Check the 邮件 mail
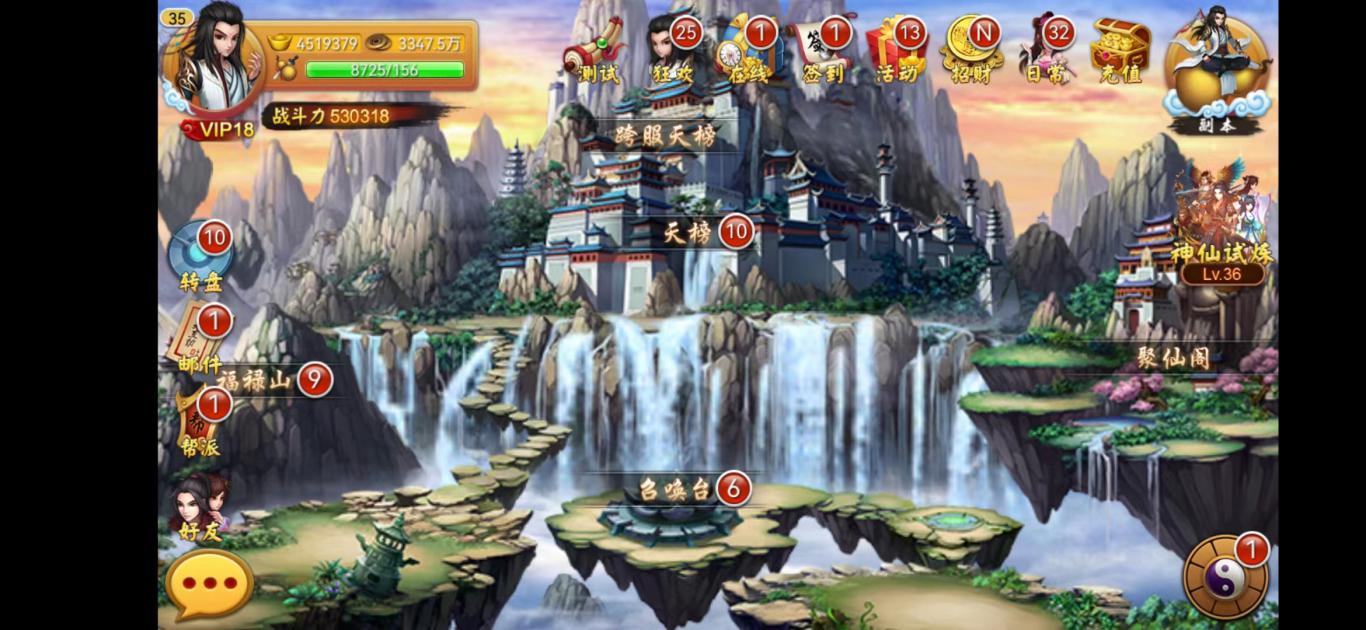The height and width of the screenshot is (630, 1366). [202, 340]
